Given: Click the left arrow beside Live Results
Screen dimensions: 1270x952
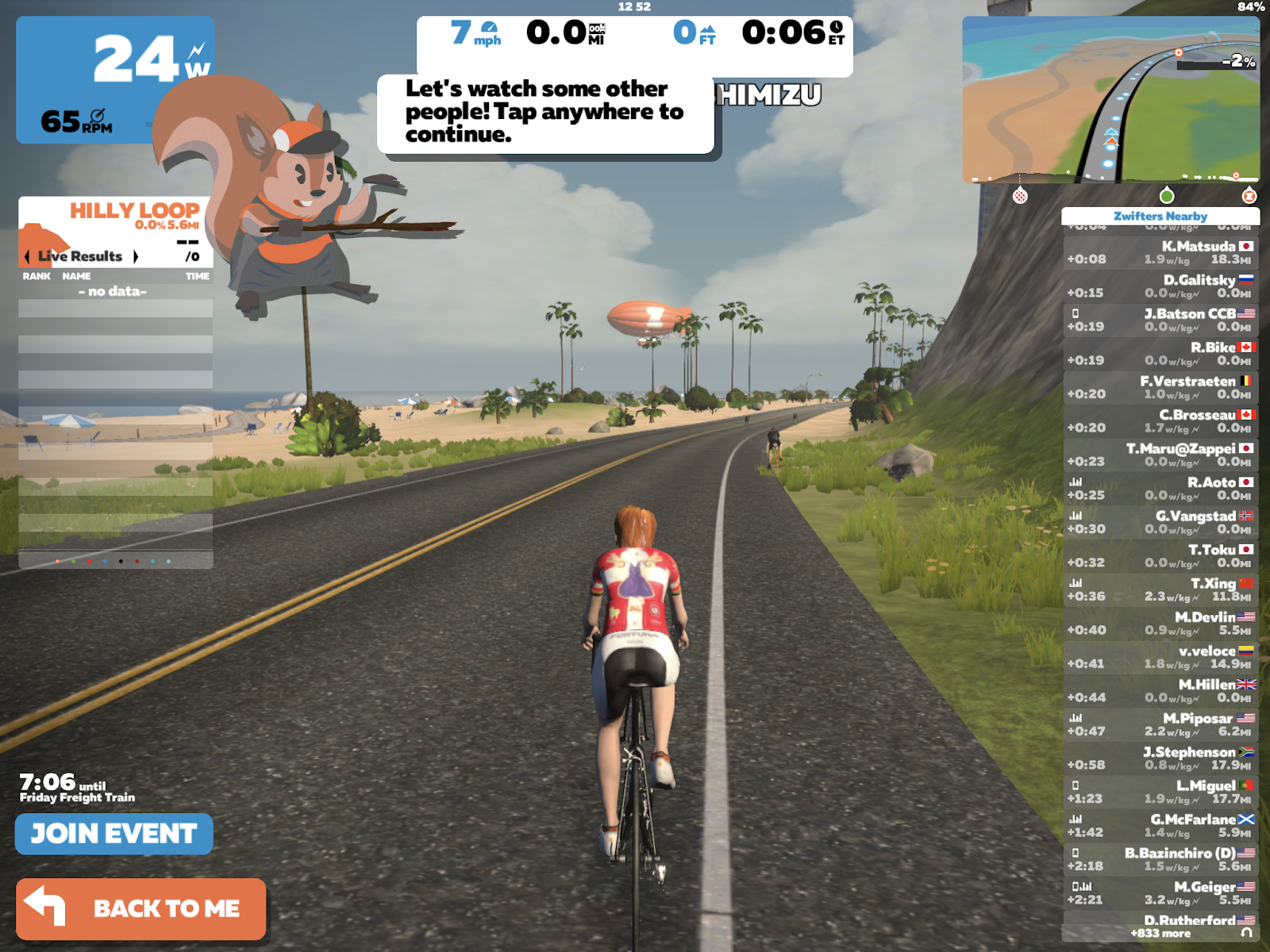Looking at the screenshot, I should click(25, 256).
